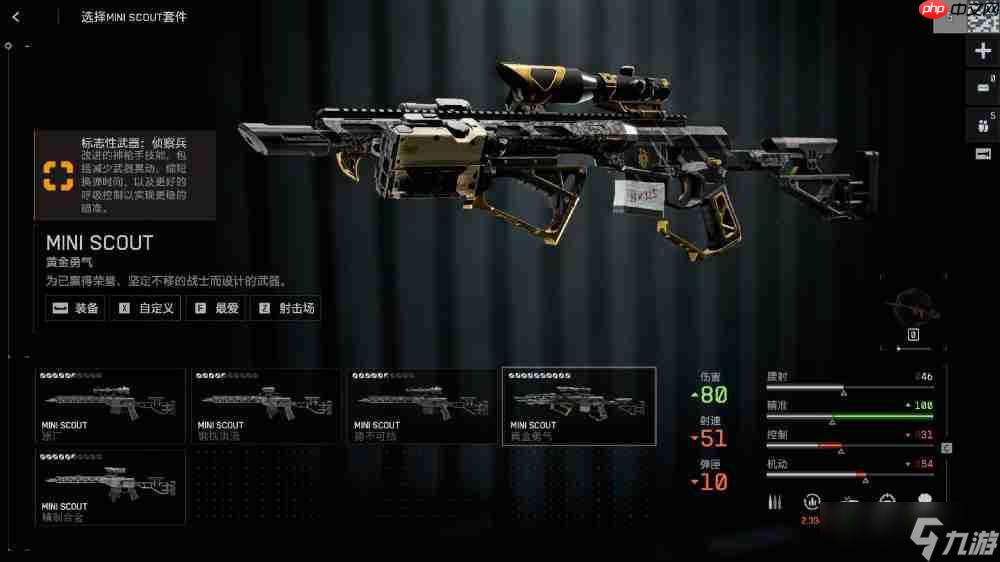Select the highlighted 黄金勇气 package tile
This screenshot has width=1000, height=562.
point(579,406)
